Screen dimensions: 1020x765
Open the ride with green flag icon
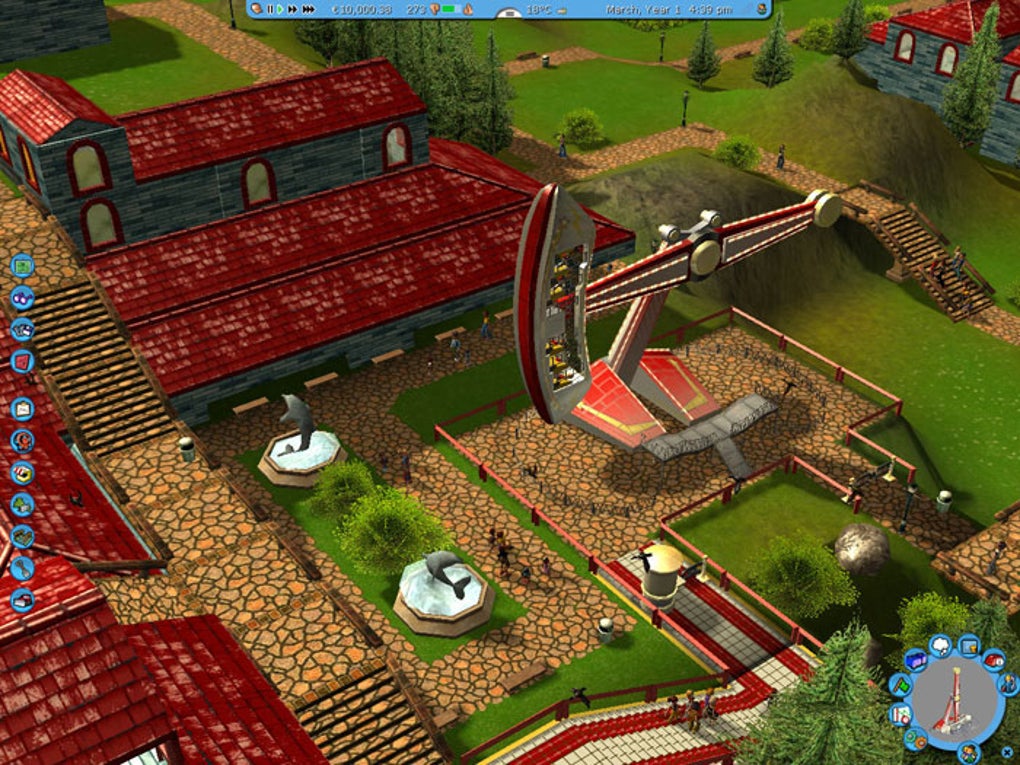pos(901,686)
